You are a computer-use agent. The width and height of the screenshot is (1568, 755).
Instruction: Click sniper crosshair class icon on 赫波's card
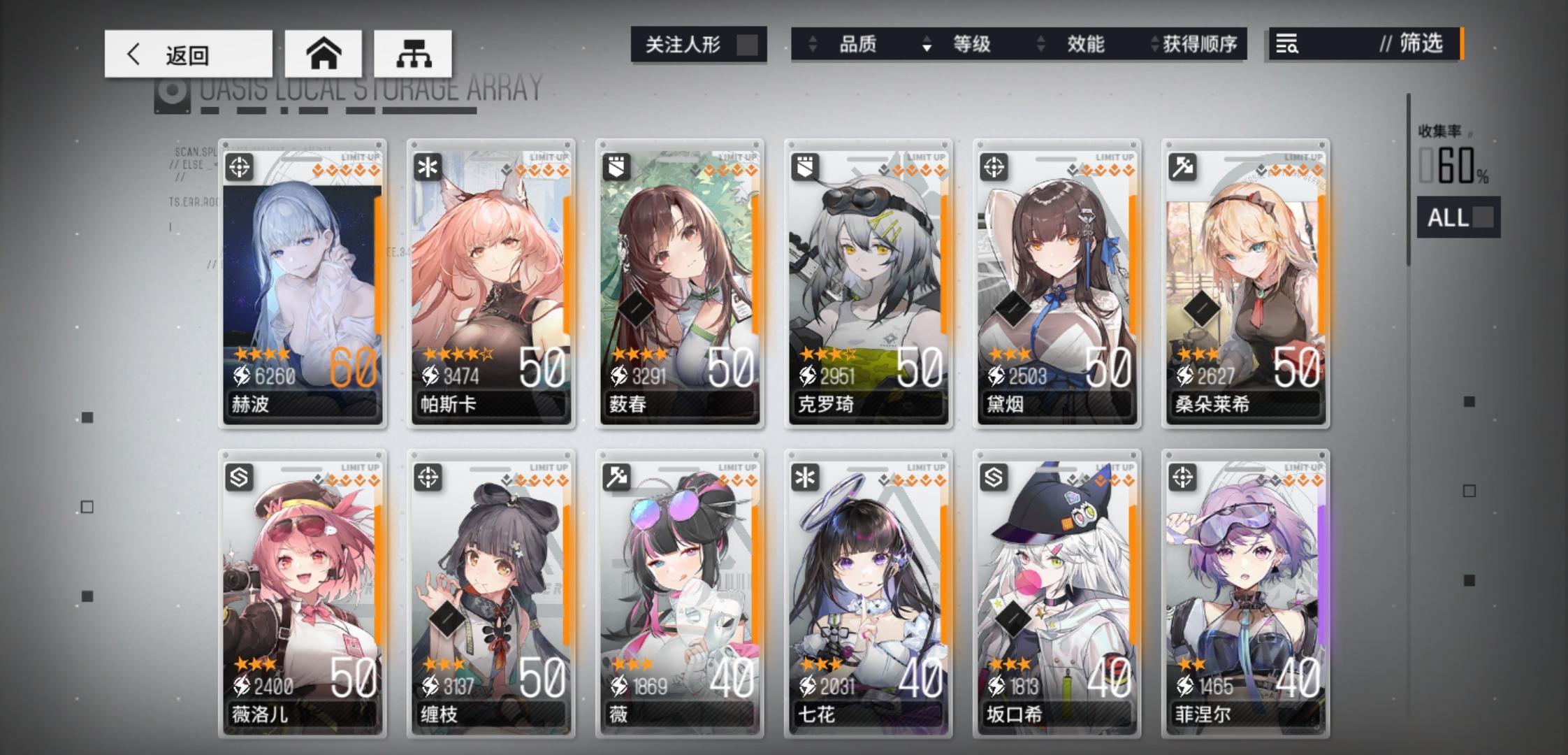click(x=240, y=166)
